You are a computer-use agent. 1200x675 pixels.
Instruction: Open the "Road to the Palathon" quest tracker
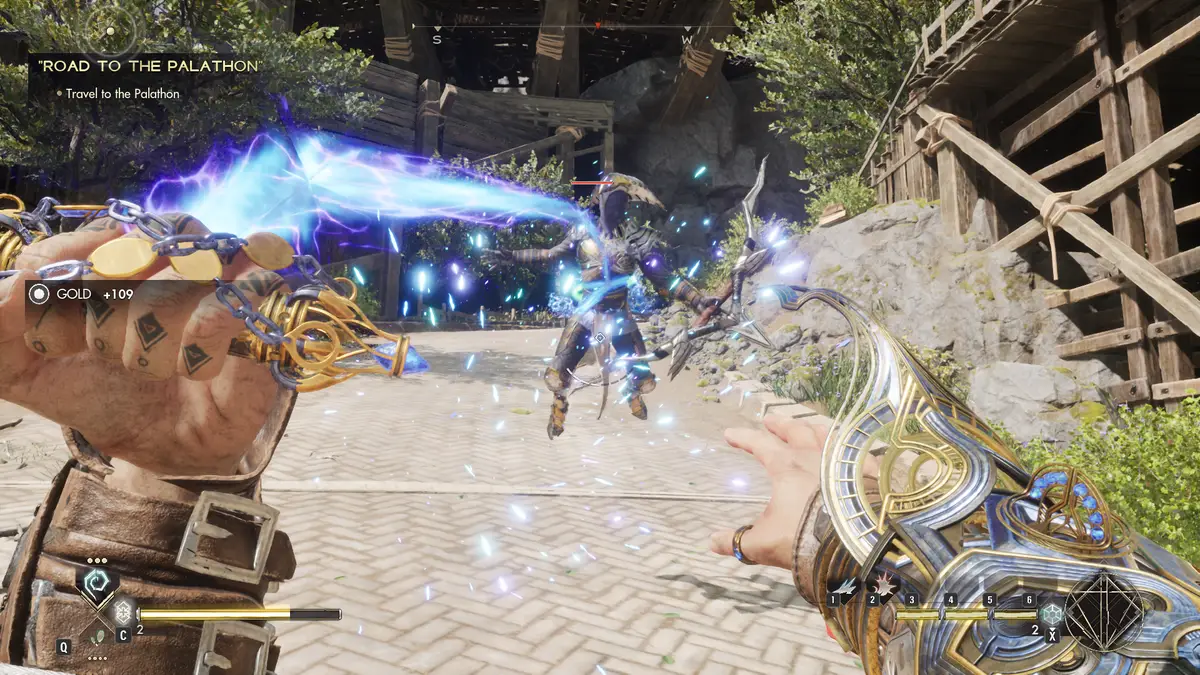[151, 66]
